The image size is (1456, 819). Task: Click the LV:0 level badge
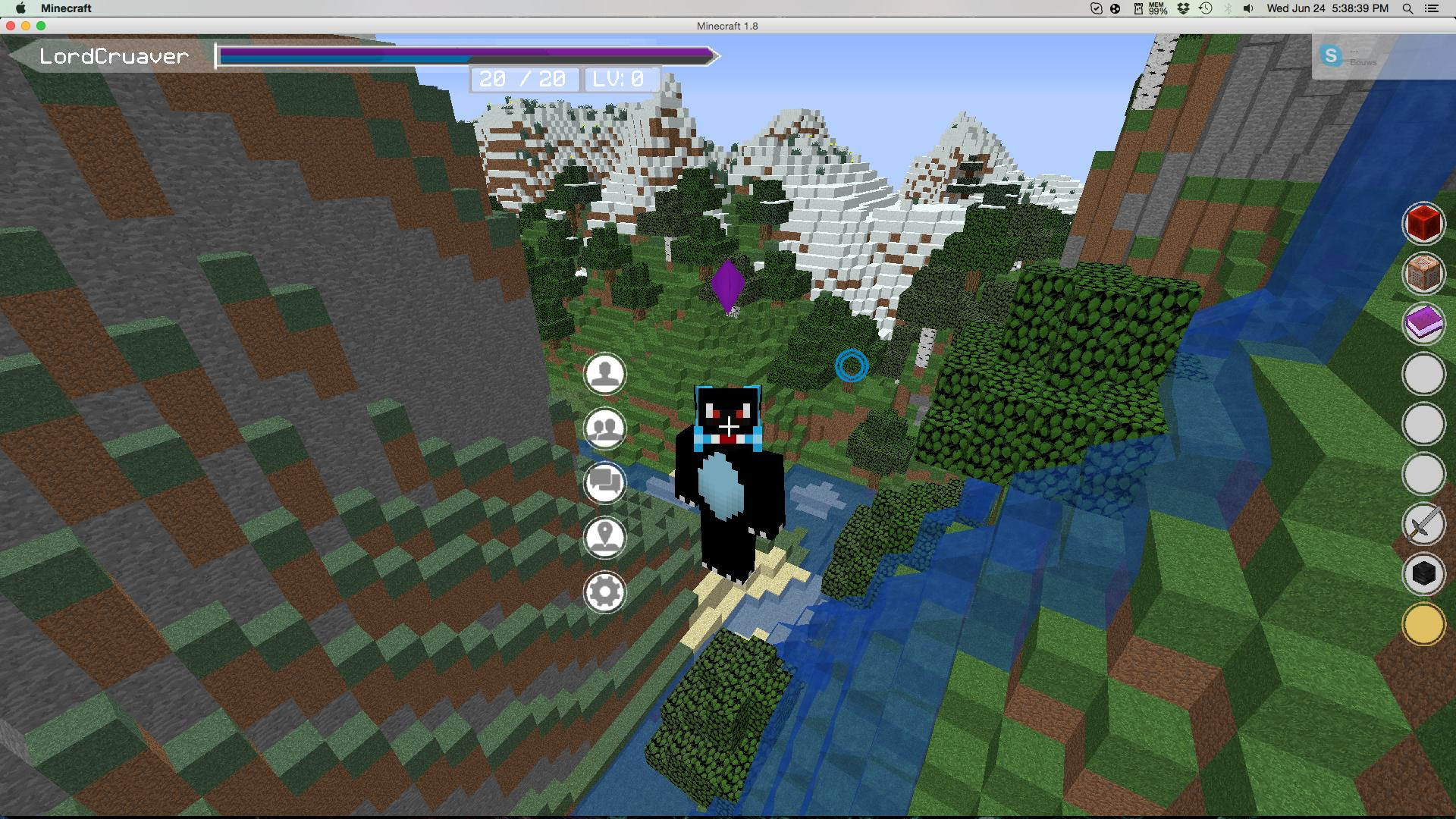(x=620, y=78)
